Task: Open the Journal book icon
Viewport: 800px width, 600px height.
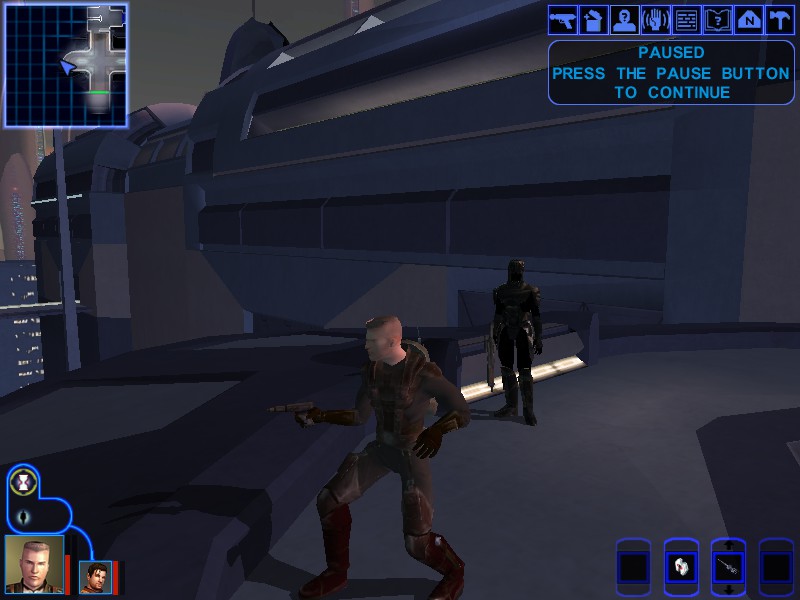Action: tap(718, 19)
